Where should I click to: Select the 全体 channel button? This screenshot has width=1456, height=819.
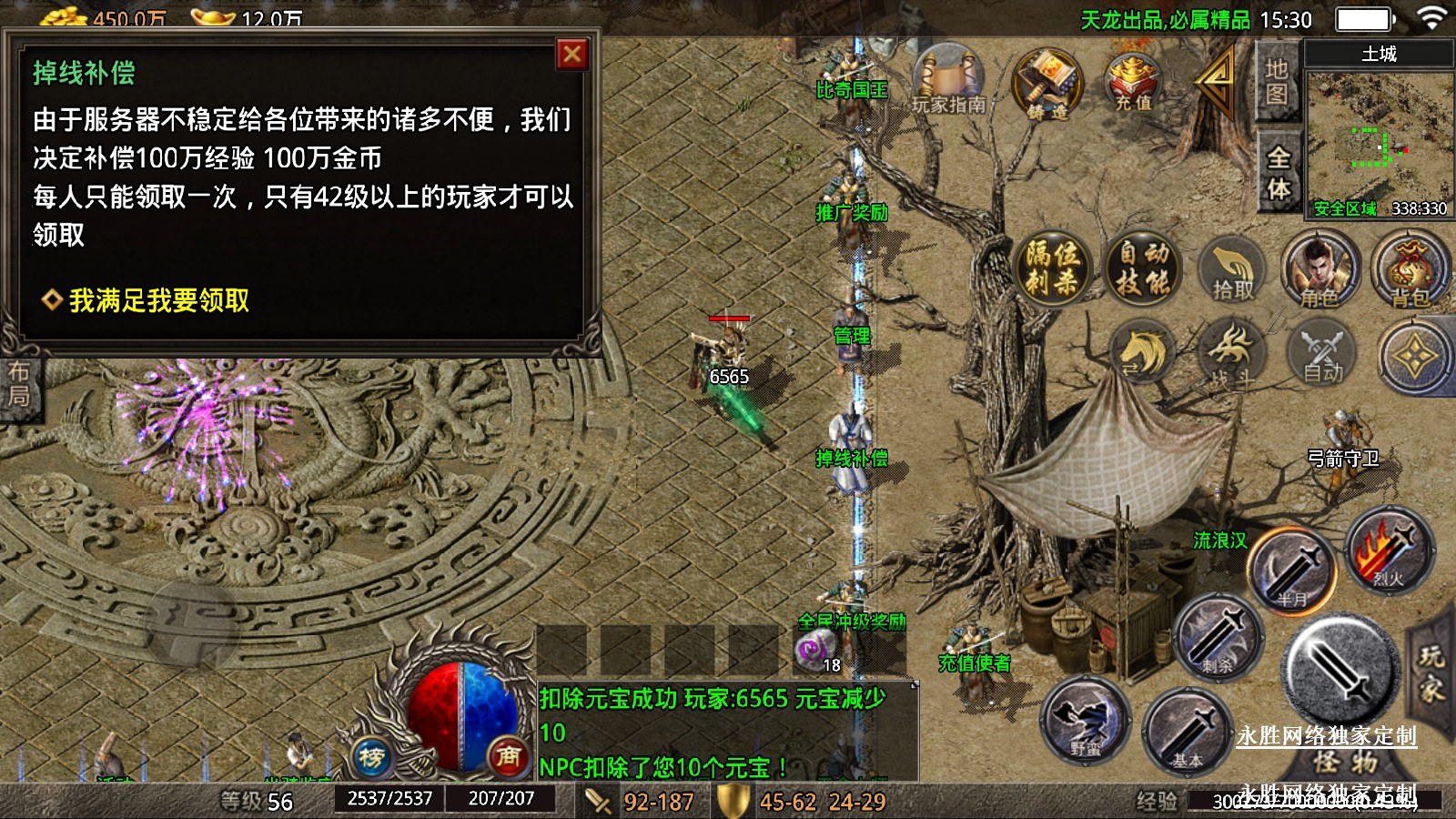point(1278,173)
